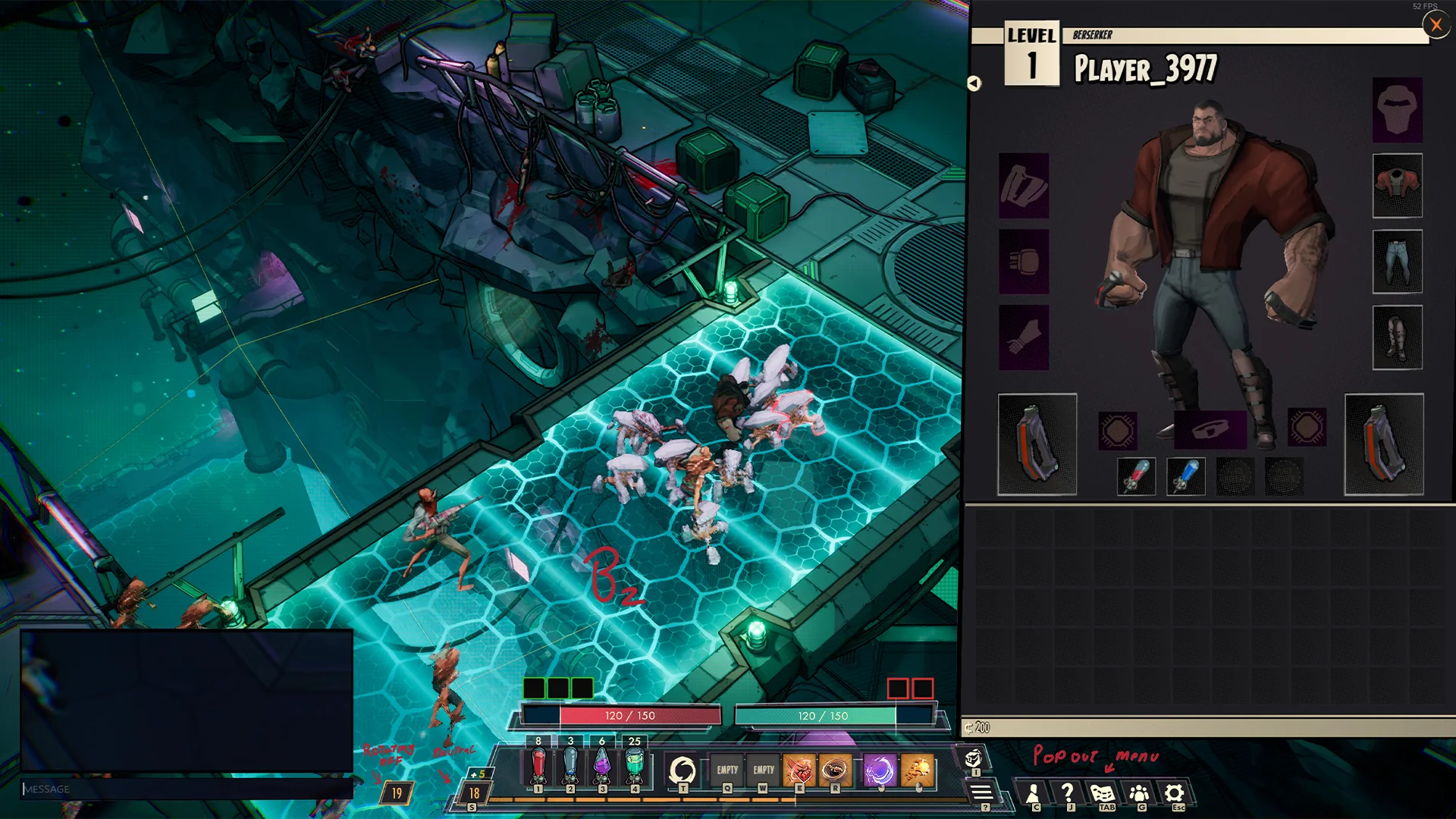The image size is (1456, 819).
Task: Activate the fist punch ability
Action: (799, 770)
